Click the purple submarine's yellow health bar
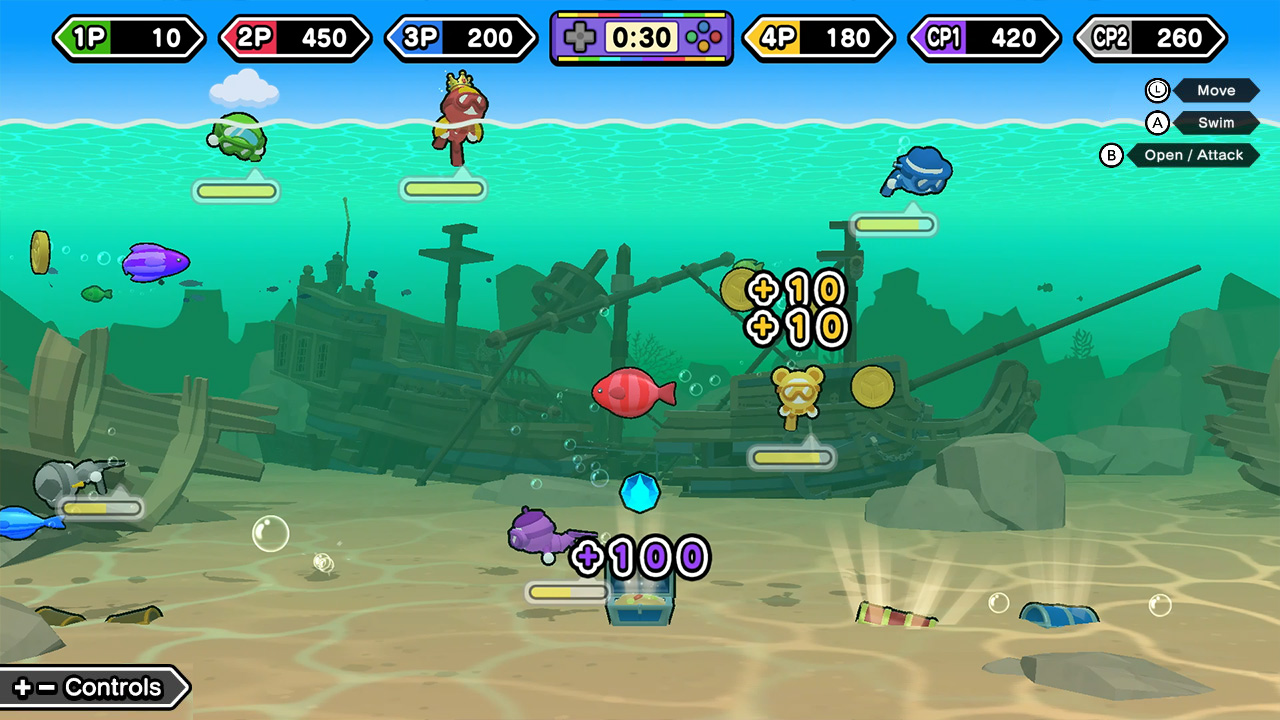The height and width of the screenshot is (720, 1280). tap(566, 591)
